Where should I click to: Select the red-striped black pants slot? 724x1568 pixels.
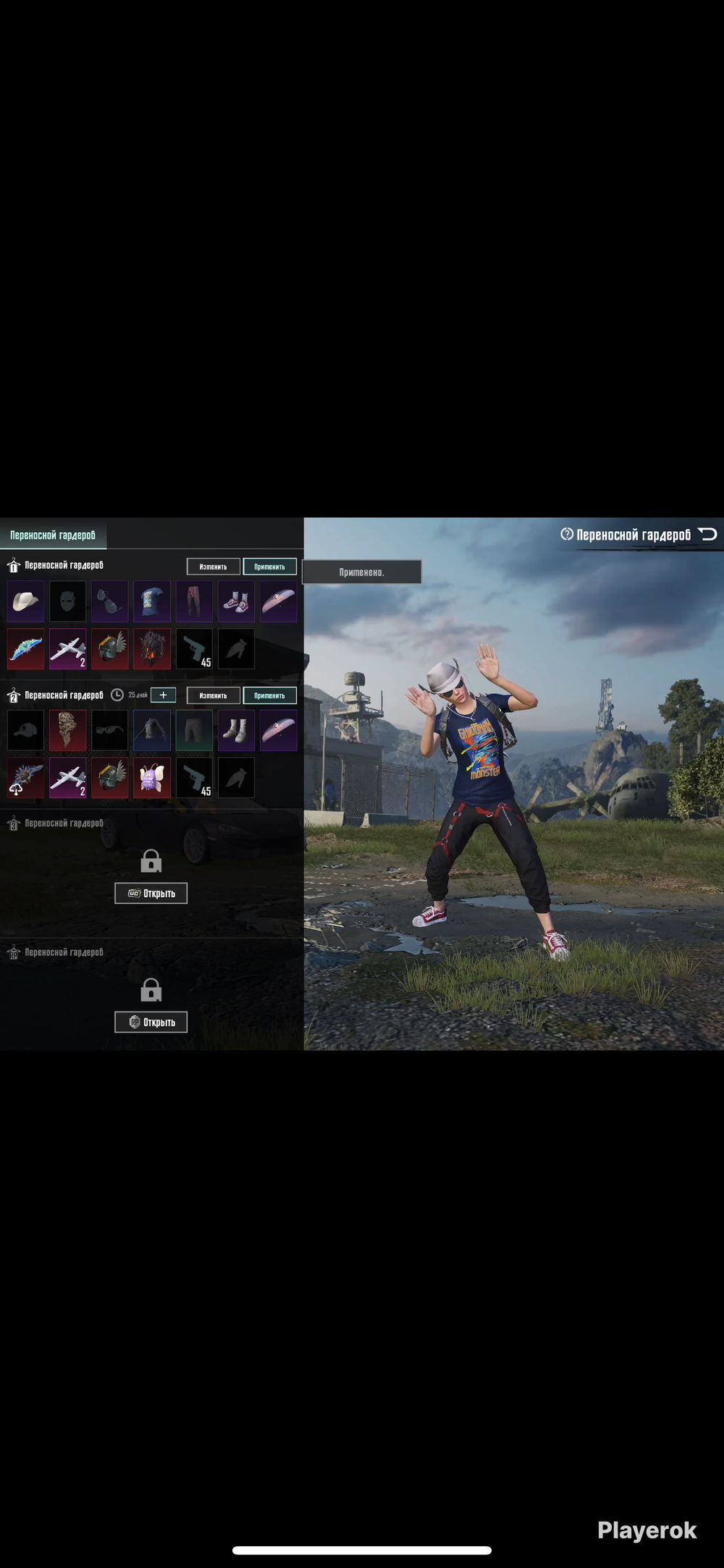point(194,601)
